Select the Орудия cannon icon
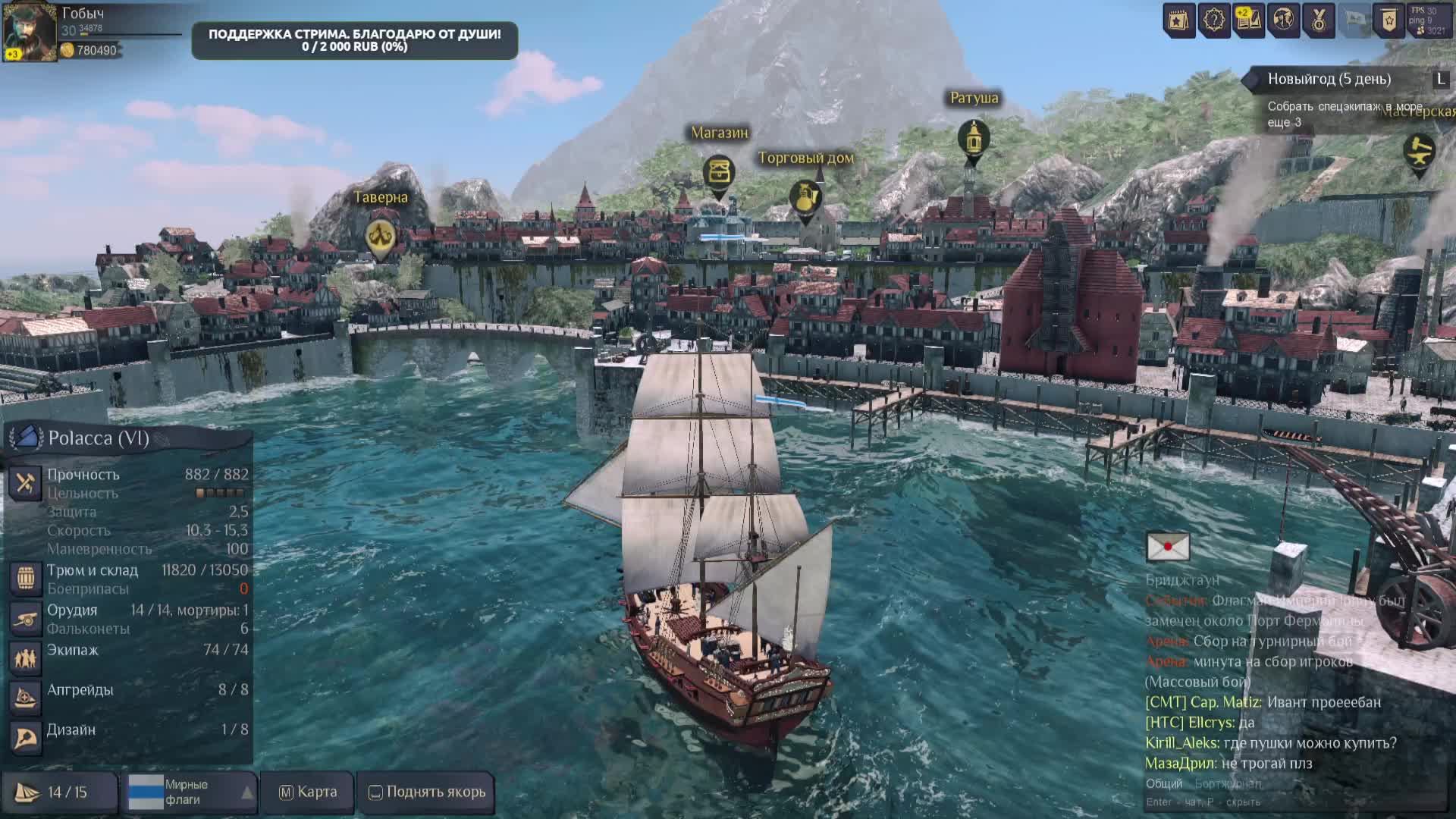The width and height of the screenshot is (1456, 819). point(25,619)
